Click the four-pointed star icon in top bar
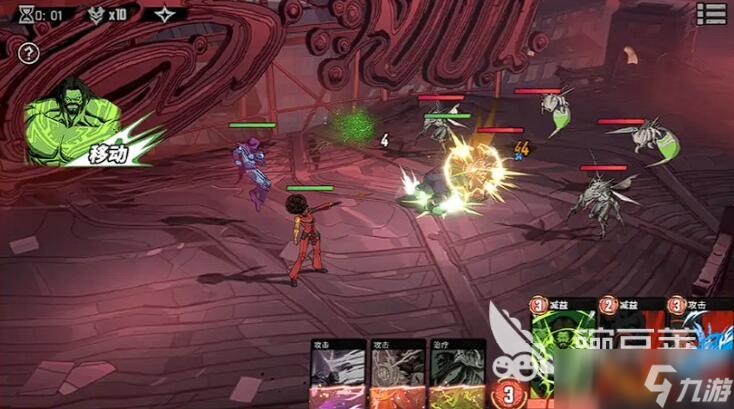 pyautogui.click(x=164, y=15)
